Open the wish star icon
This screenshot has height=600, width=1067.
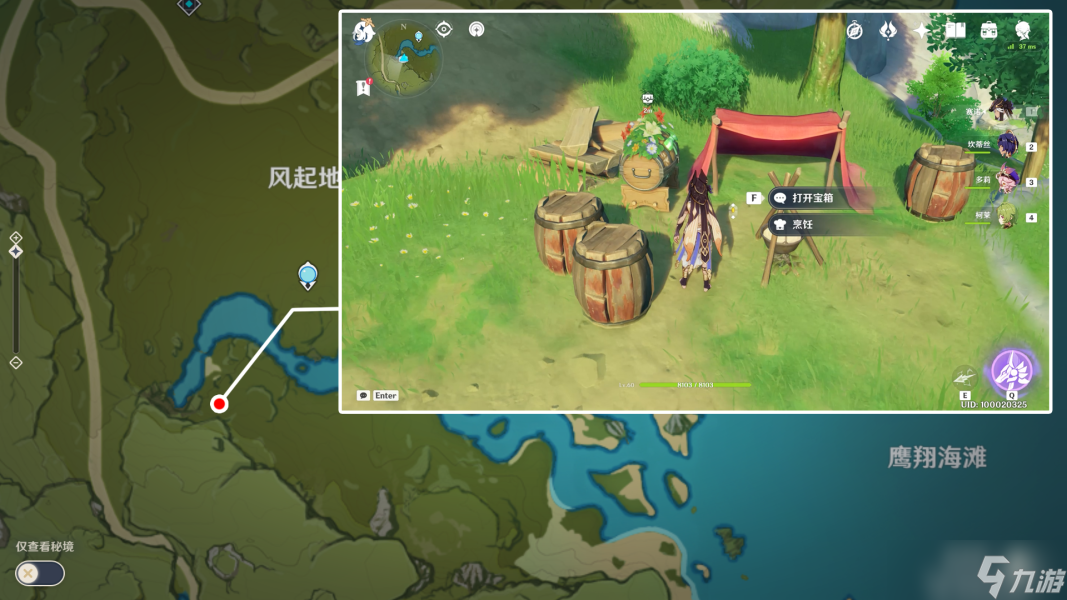pyautogui.click(x=921, y=30)
